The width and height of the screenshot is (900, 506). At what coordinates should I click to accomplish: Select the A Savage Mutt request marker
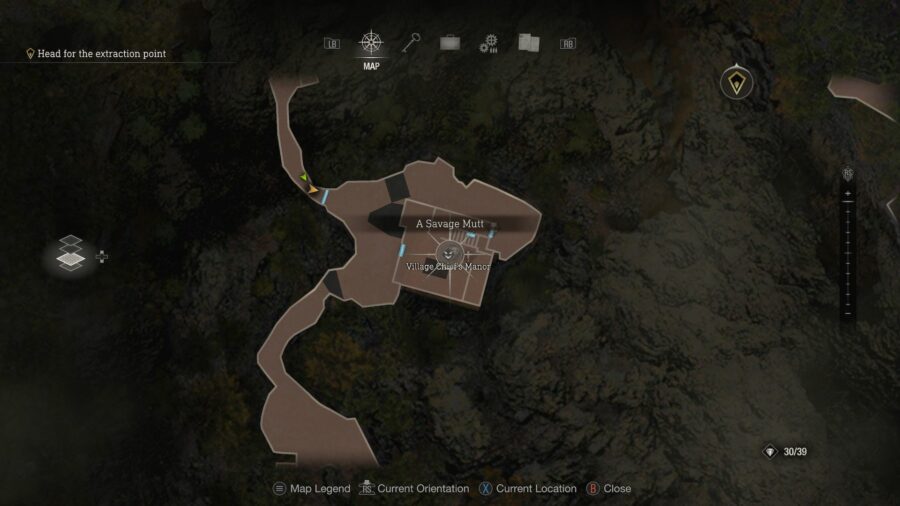pos(450,253)
